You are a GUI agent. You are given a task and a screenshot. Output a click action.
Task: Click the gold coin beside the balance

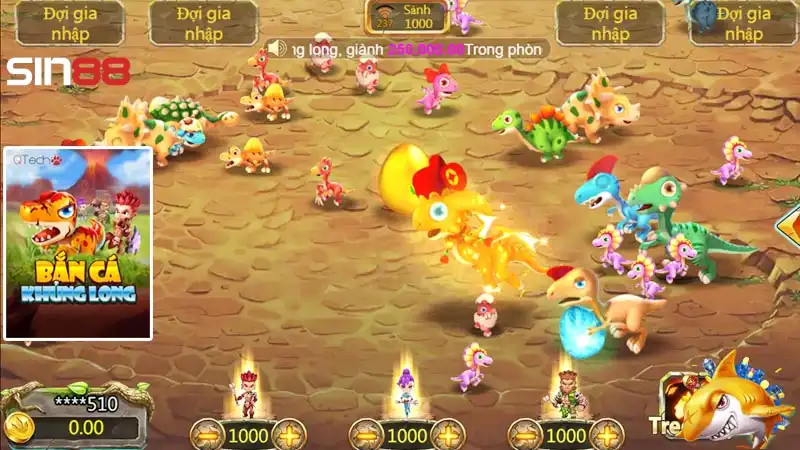tap(19, 427)
